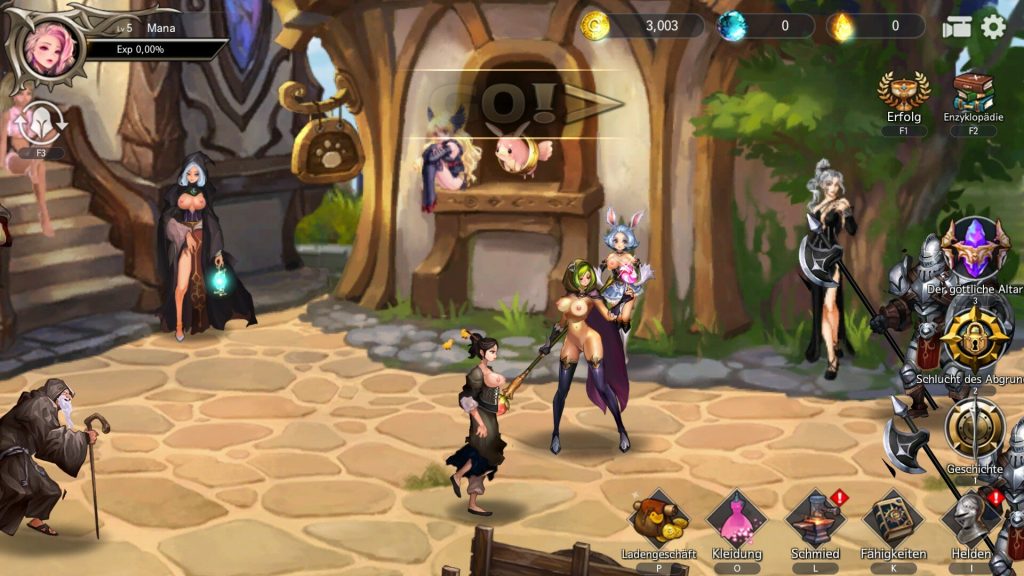
Task: Click the helmet swap icon
Action: [x=41, y=122]
